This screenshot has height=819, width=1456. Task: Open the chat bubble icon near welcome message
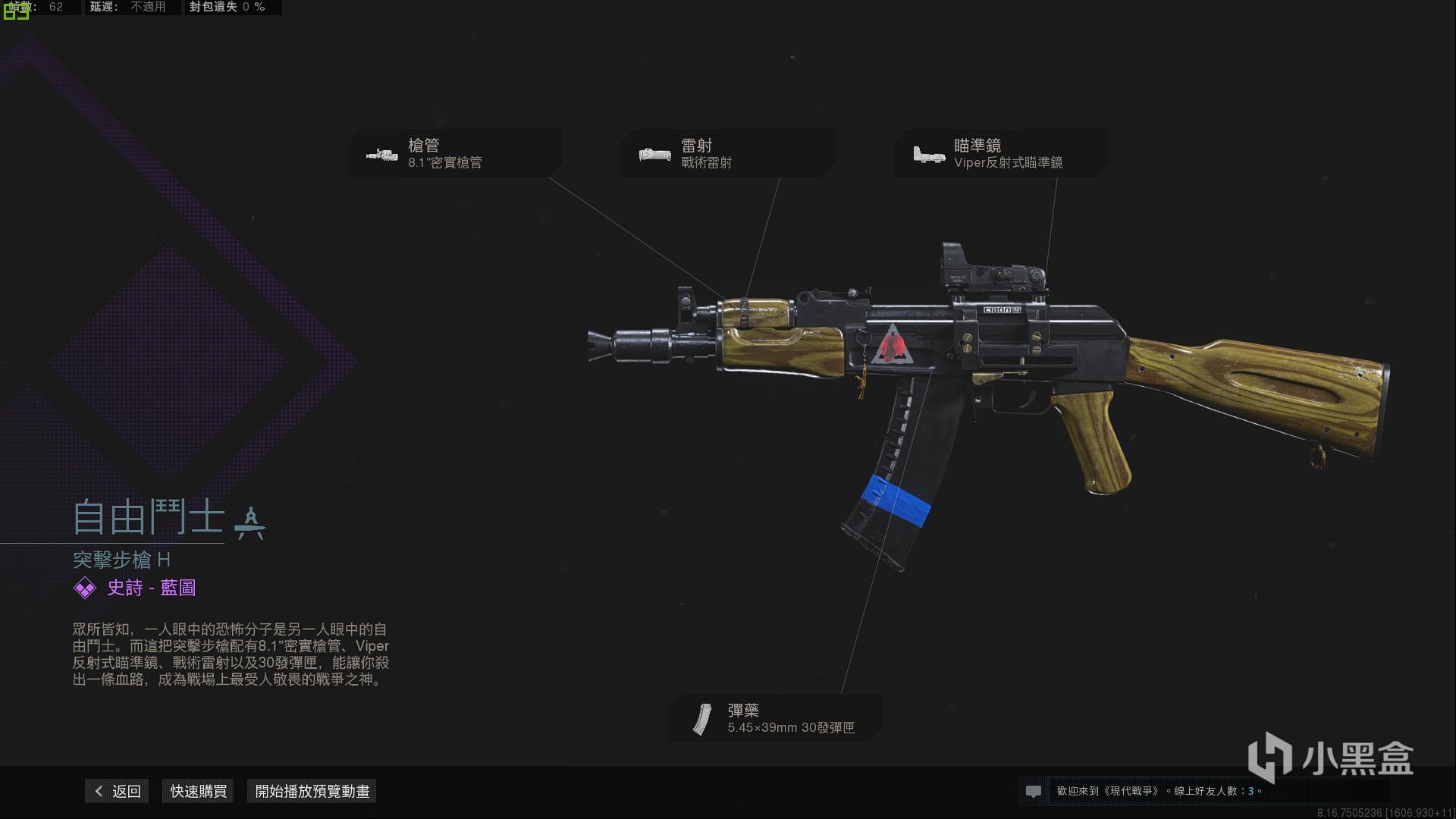click(1034, 791)
